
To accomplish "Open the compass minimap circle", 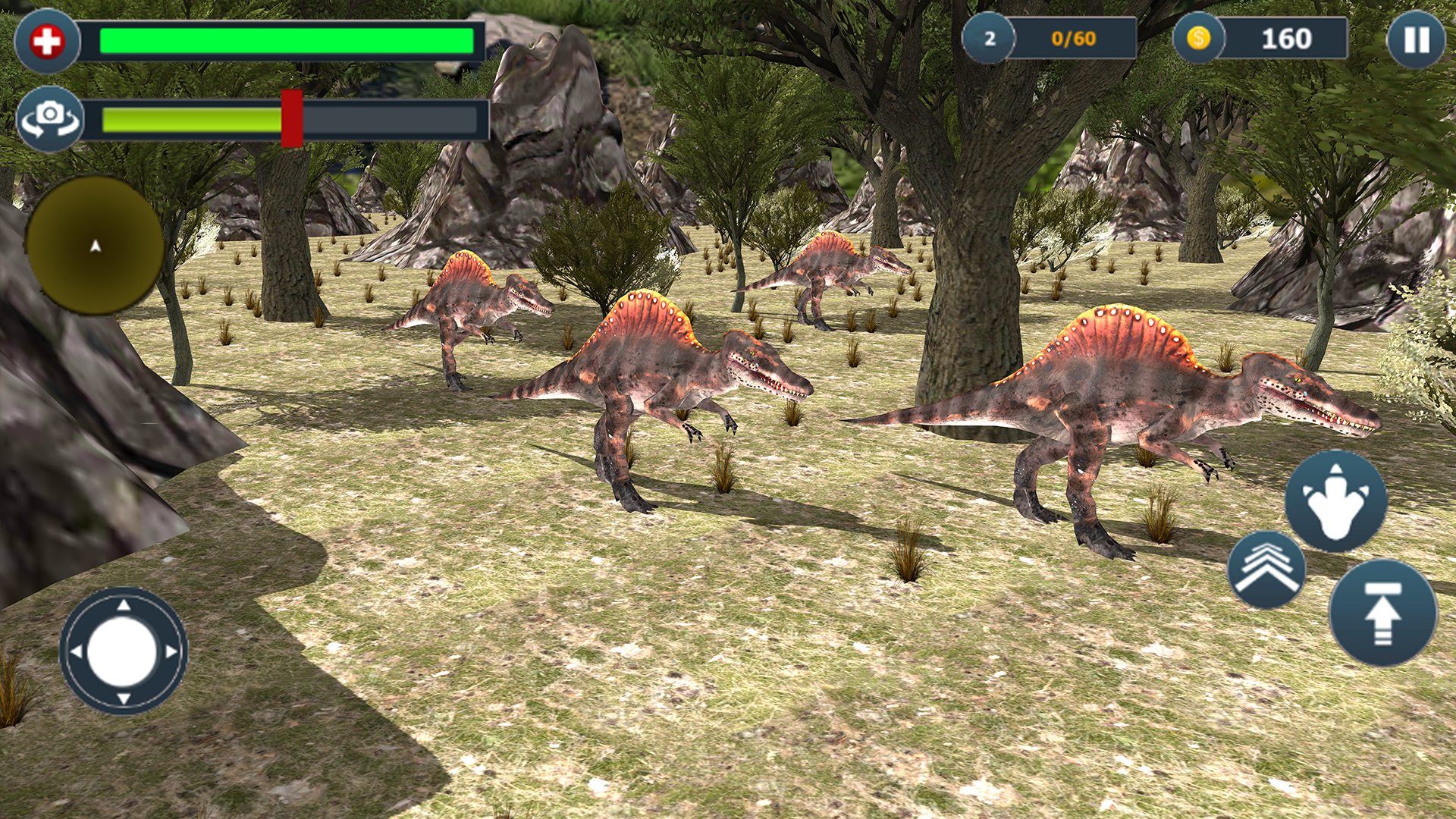I will (93, 244).
